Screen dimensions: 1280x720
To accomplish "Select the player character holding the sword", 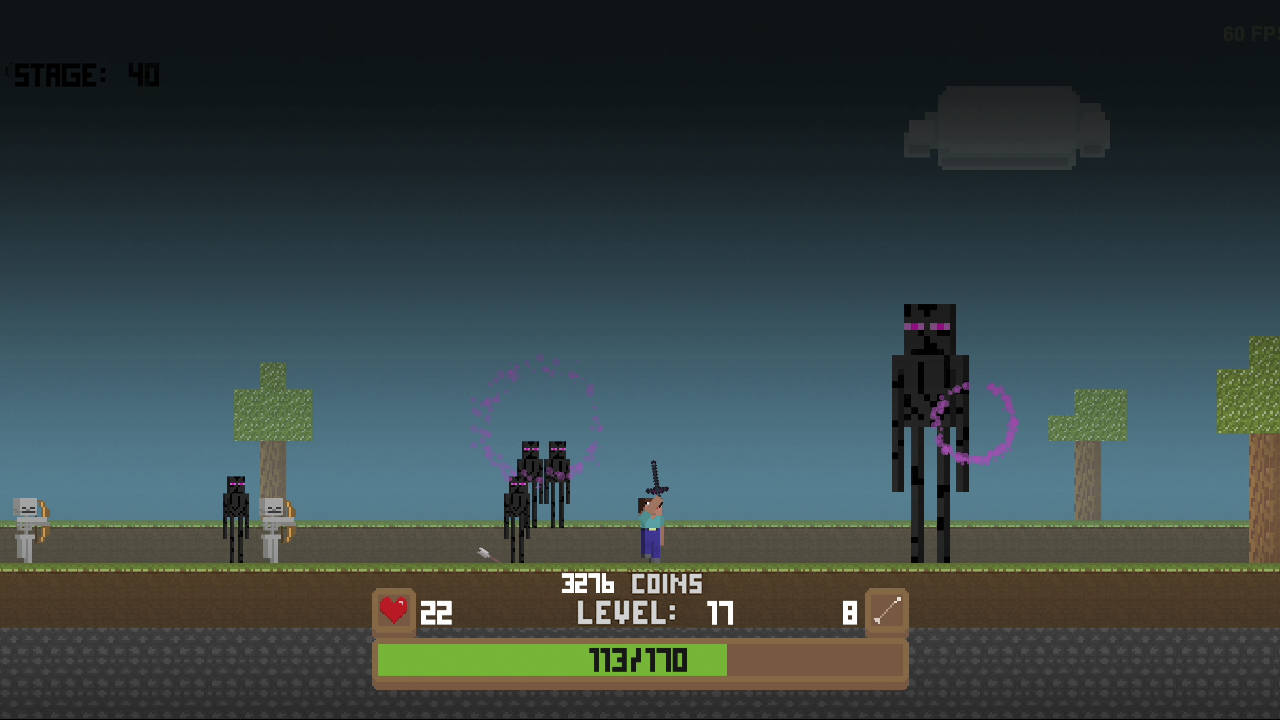I will (650, 525).
